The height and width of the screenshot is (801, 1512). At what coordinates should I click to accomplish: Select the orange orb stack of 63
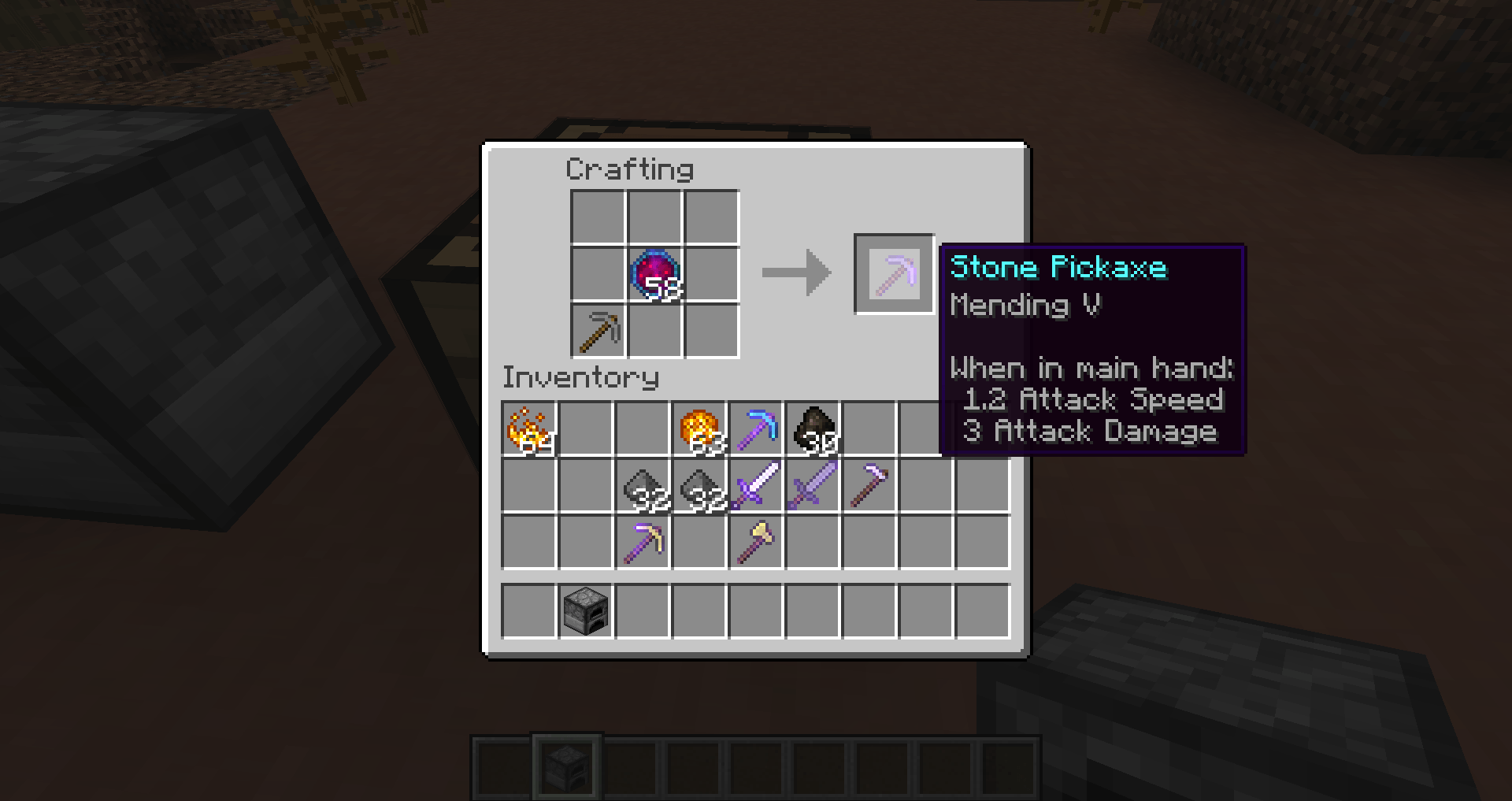699,429
